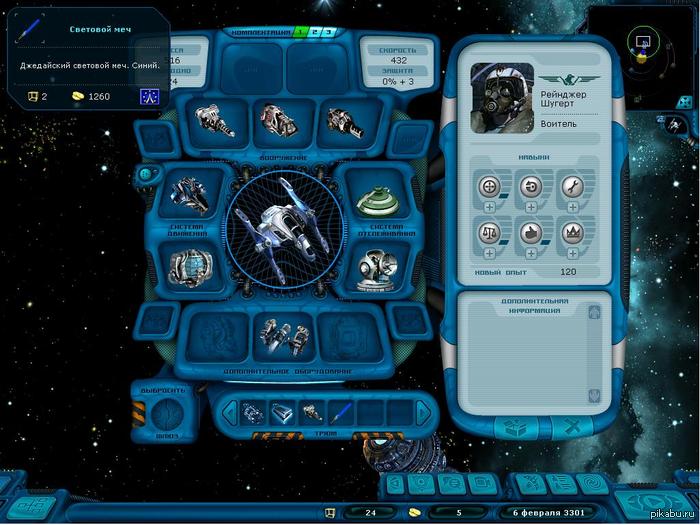
Task: Select the scanner device slot
Action: click(x=377, y=267)
